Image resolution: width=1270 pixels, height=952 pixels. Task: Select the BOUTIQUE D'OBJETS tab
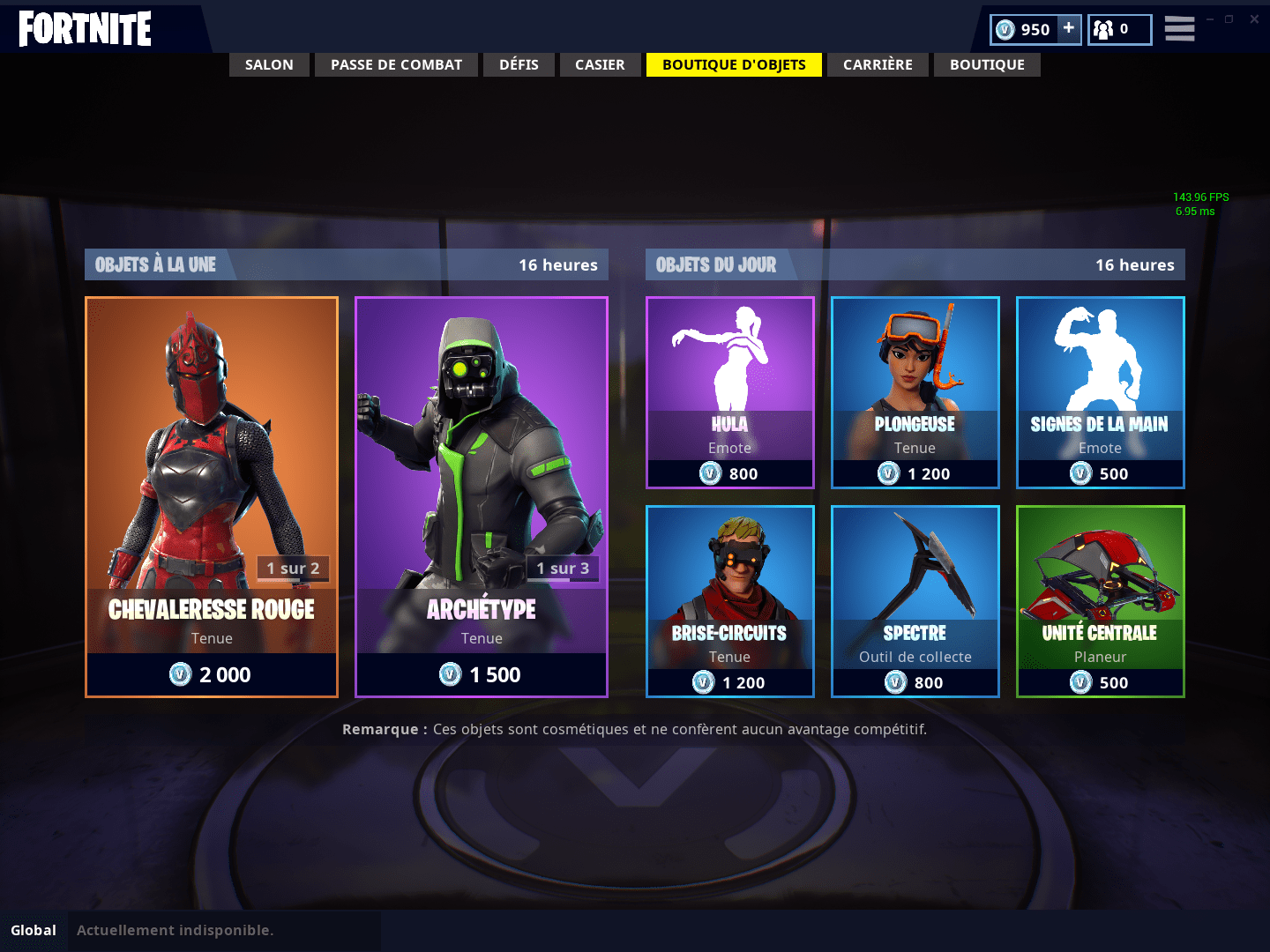[734, 64]
